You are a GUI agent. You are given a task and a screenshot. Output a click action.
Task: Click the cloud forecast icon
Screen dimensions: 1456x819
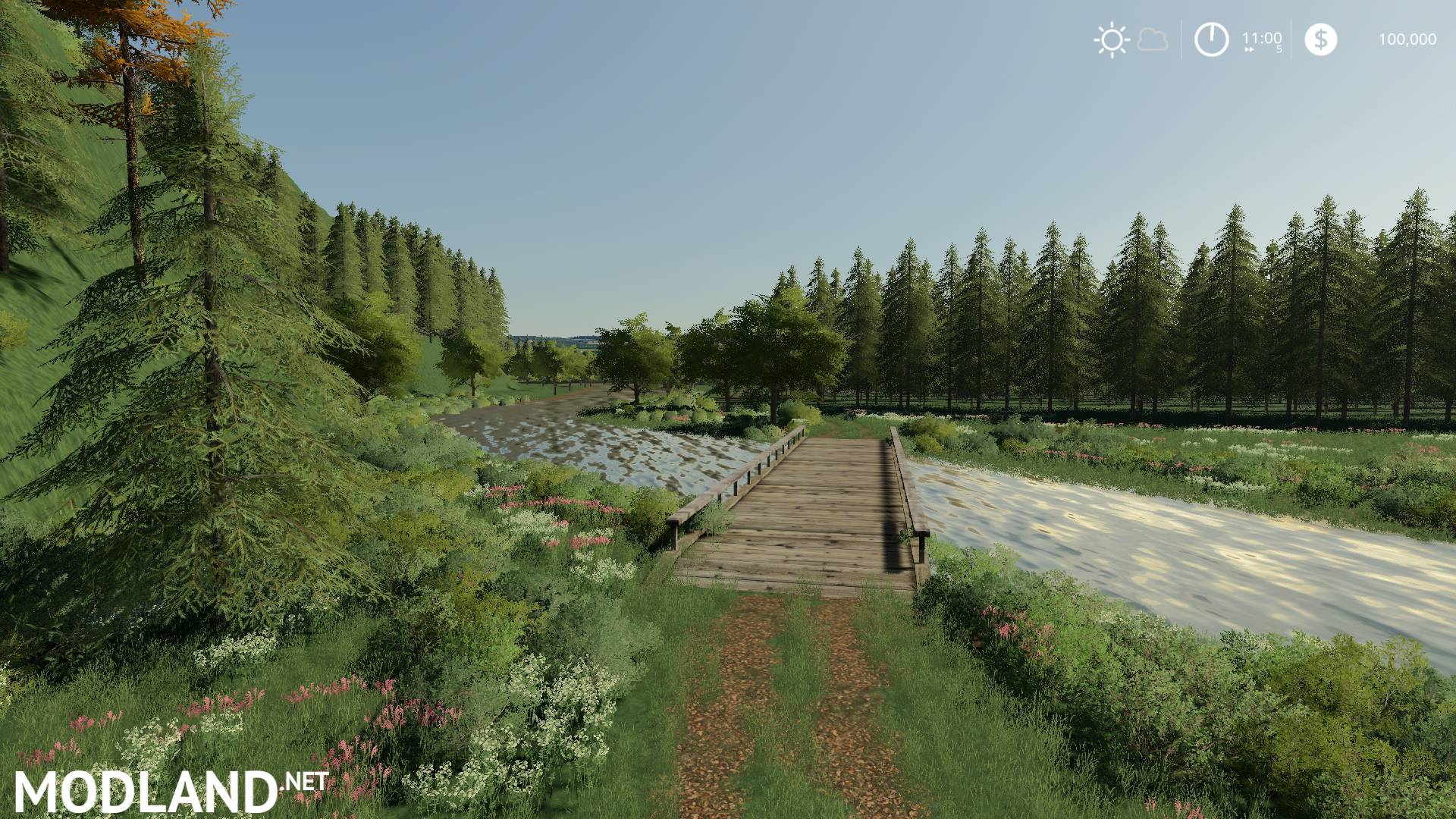pyautogui.click(x=1151, y=41)
